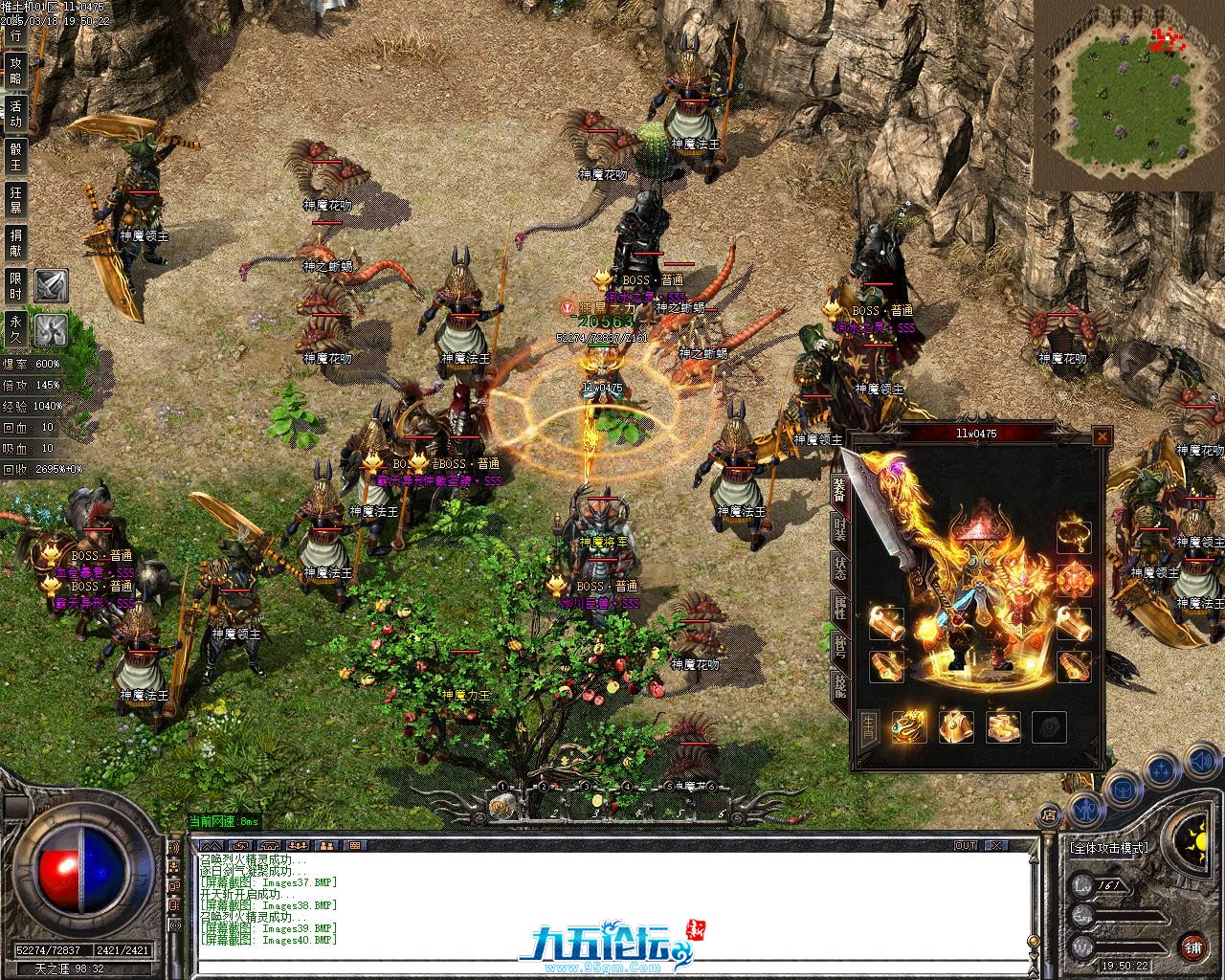Open the 铺 shop button
Viewport: 1225px width, 980px height.
[x=1192, y=948]
